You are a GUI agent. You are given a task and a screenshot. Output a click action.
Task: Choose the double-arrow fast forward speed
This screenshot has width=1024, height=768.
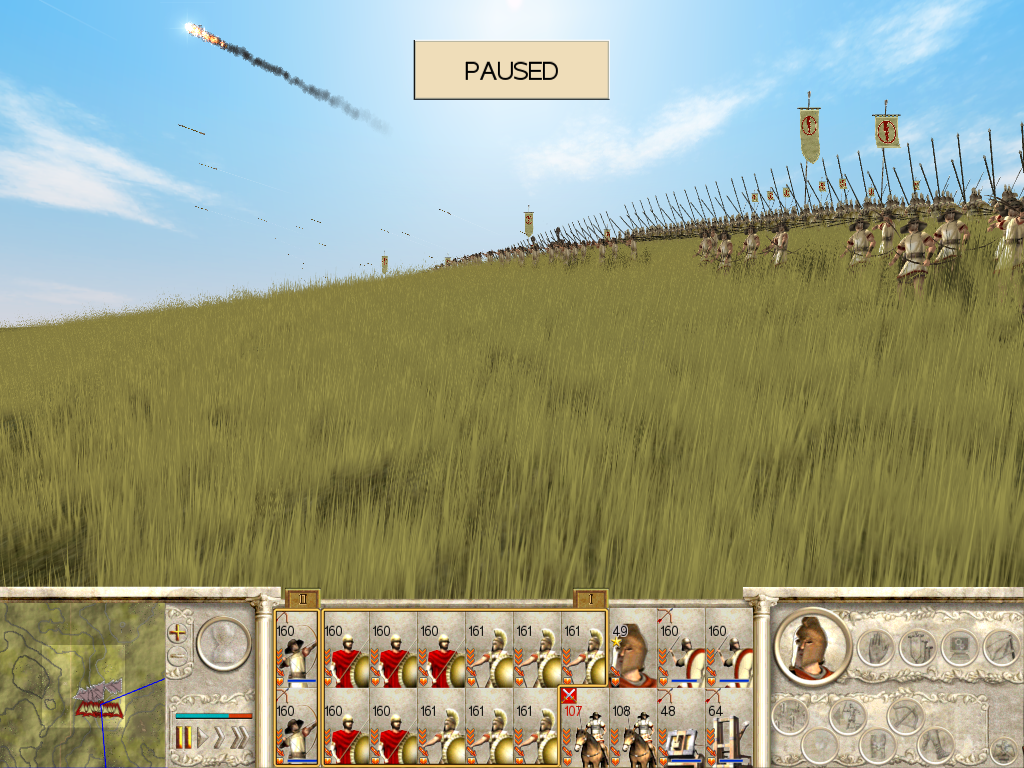coord(220,739)
